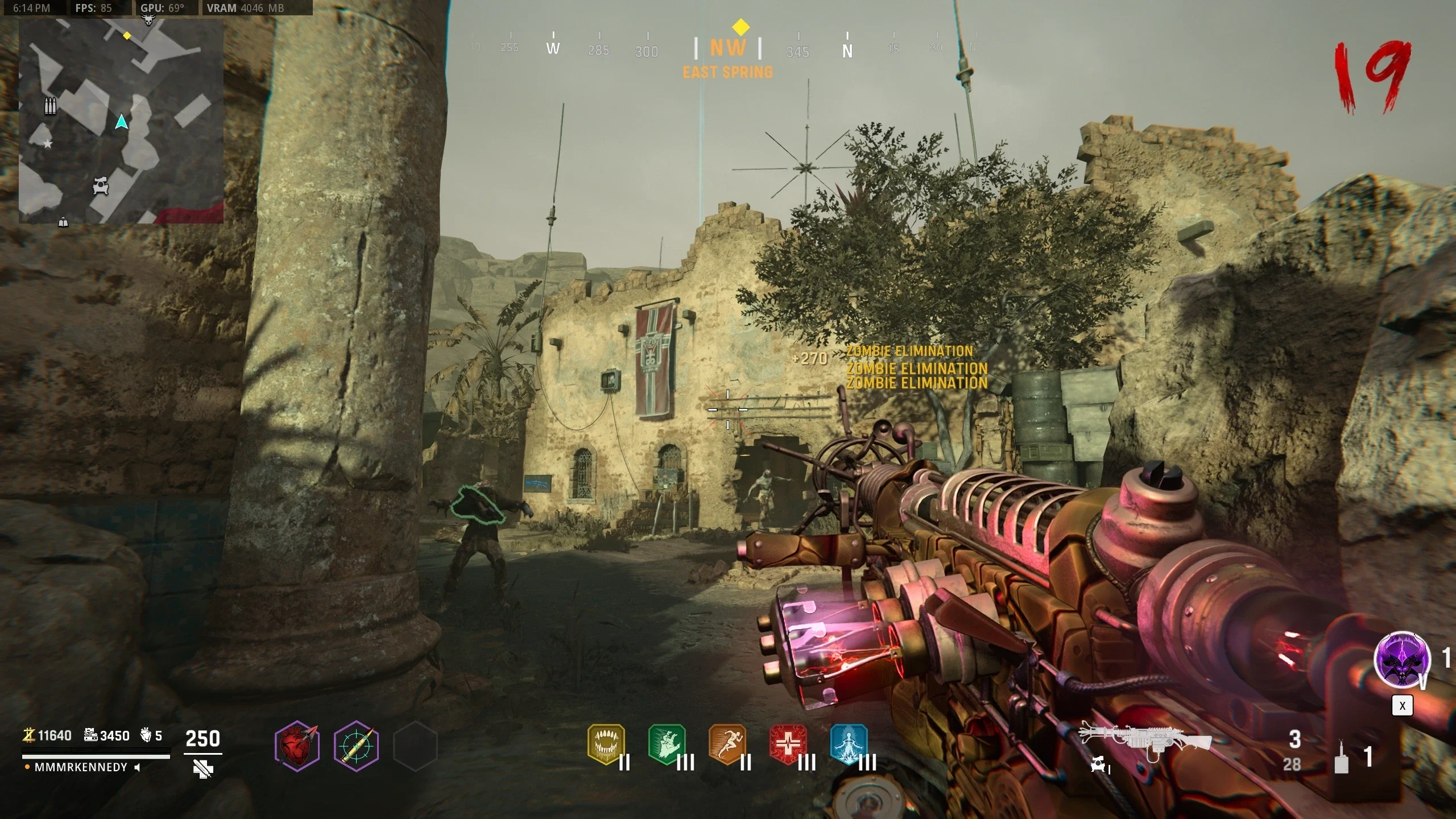
Task: Activate the purple demon field upgrade
Action: (1401, 660)
